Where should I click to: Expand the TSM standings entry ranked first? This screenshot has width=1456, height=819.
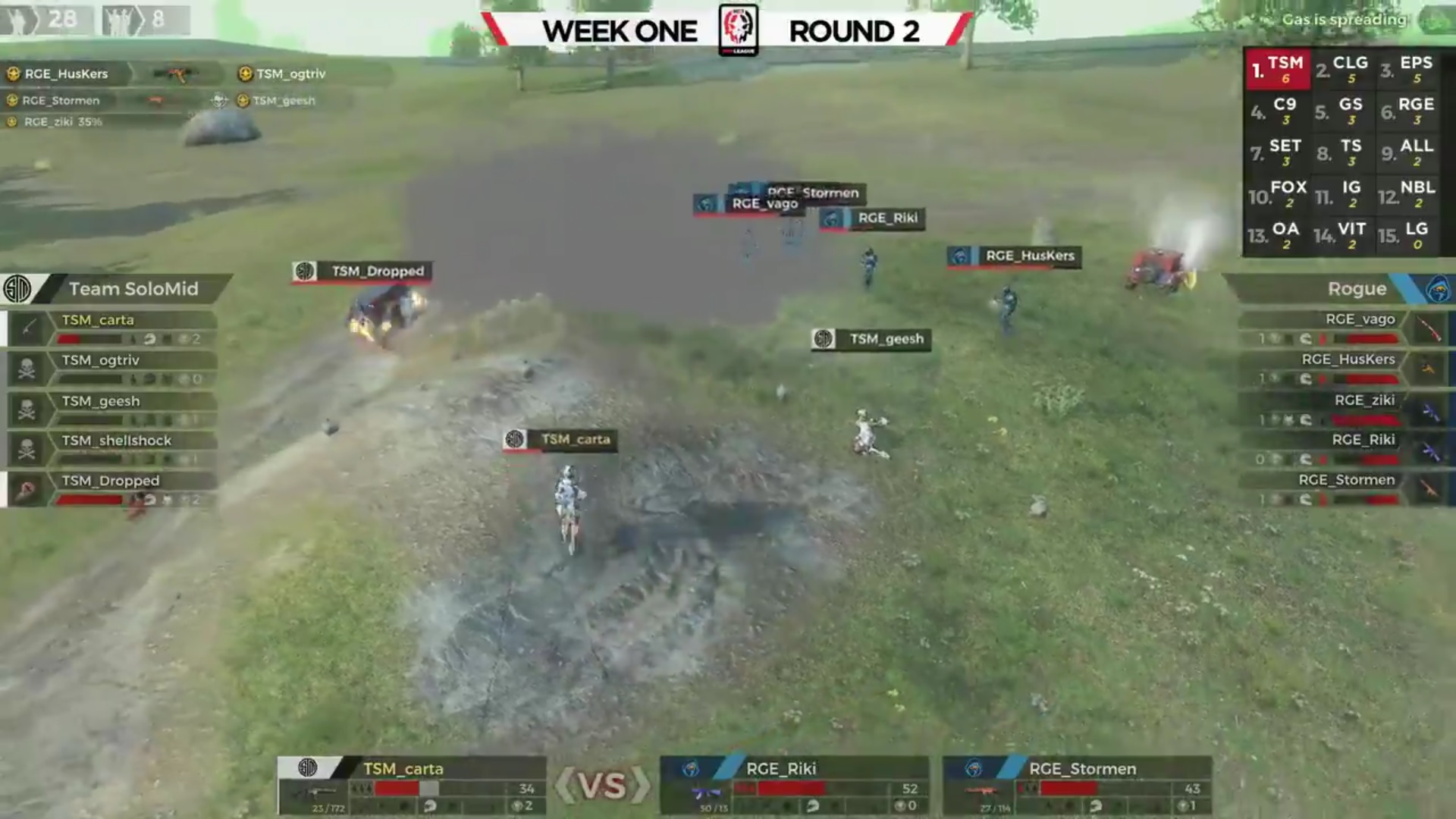(1278, 68)
